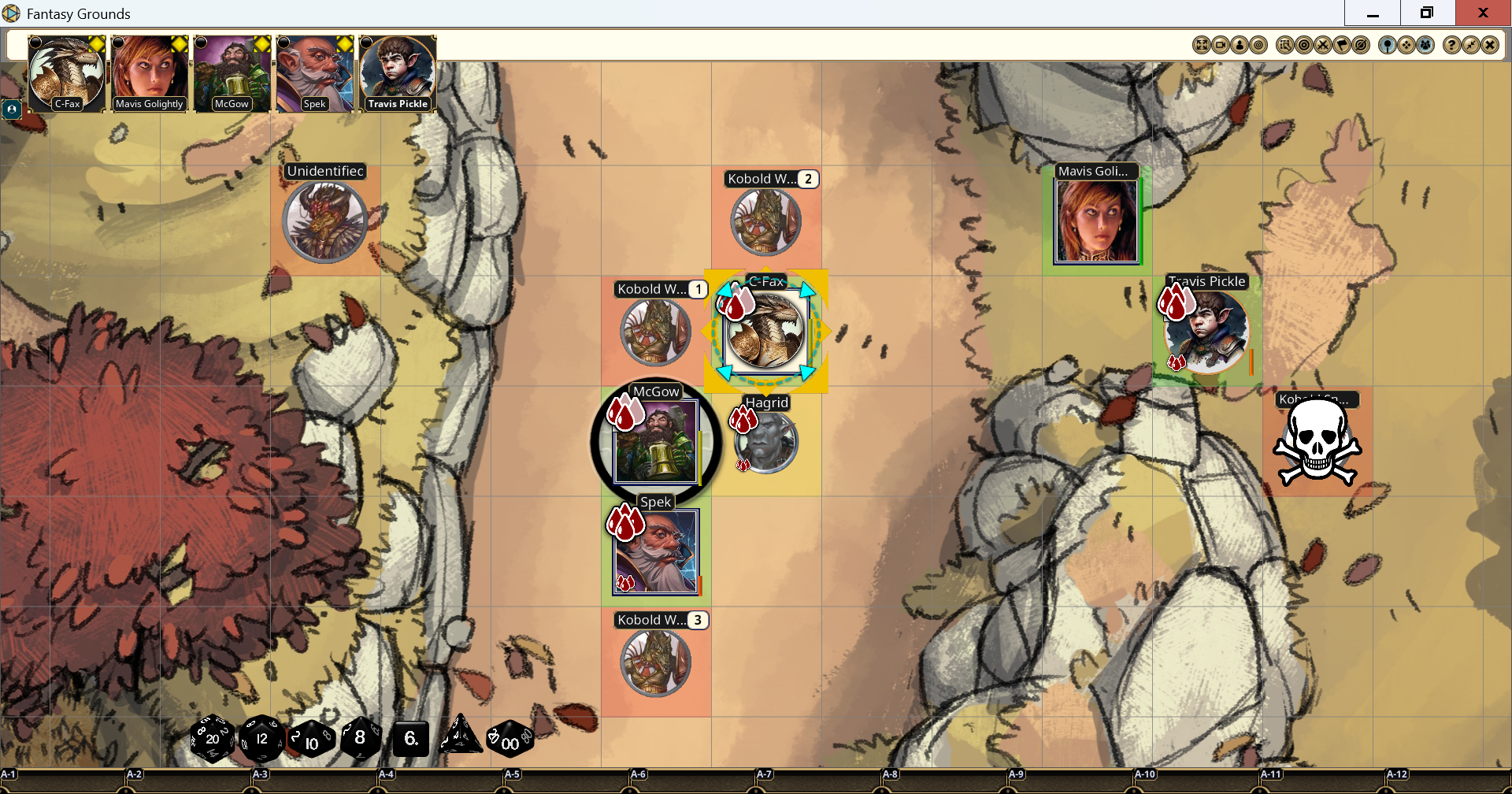Select the C-Fax character portrait
The height and width of the screenshot is (794, 1512).
66,73
